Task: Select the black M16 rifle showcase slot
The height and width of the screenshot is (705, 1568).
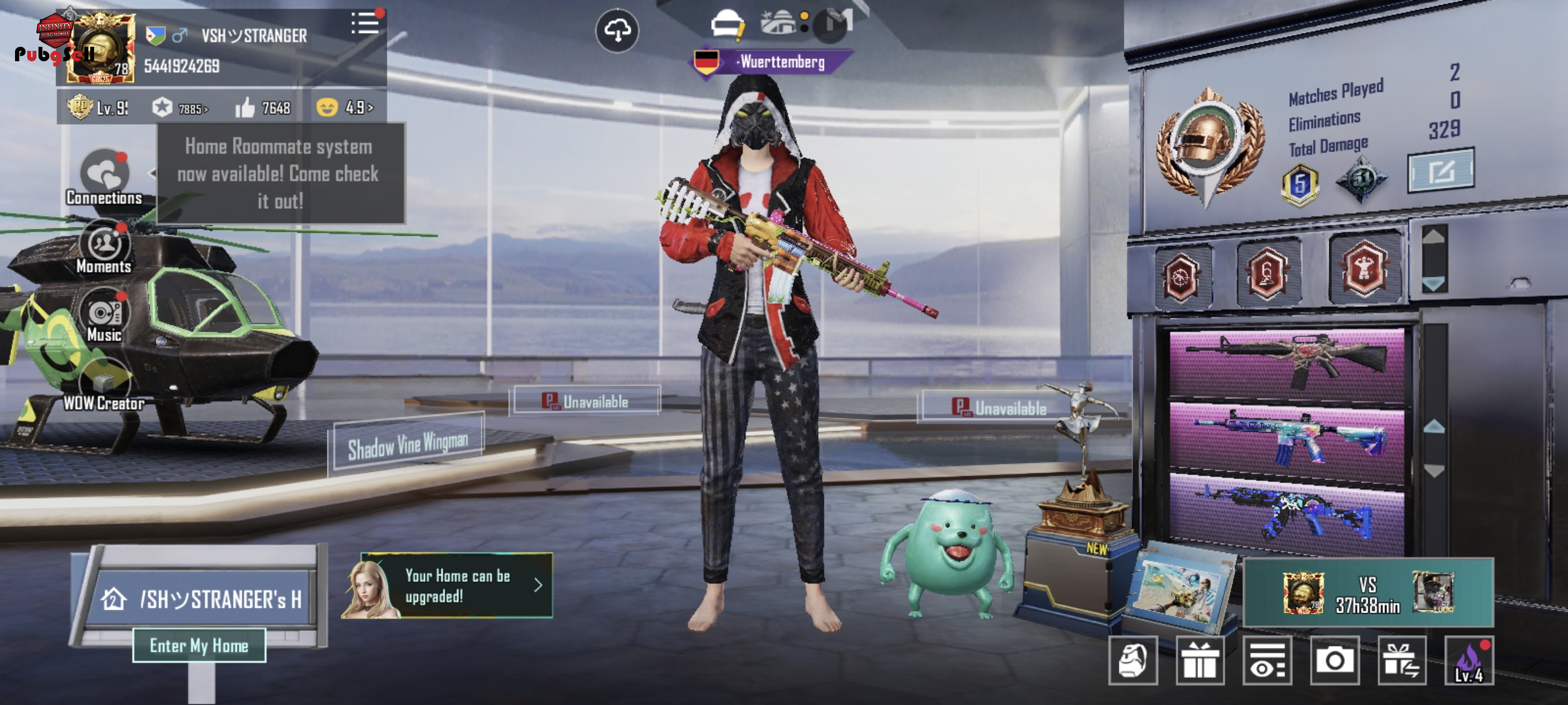Action: coord(1286,363)
